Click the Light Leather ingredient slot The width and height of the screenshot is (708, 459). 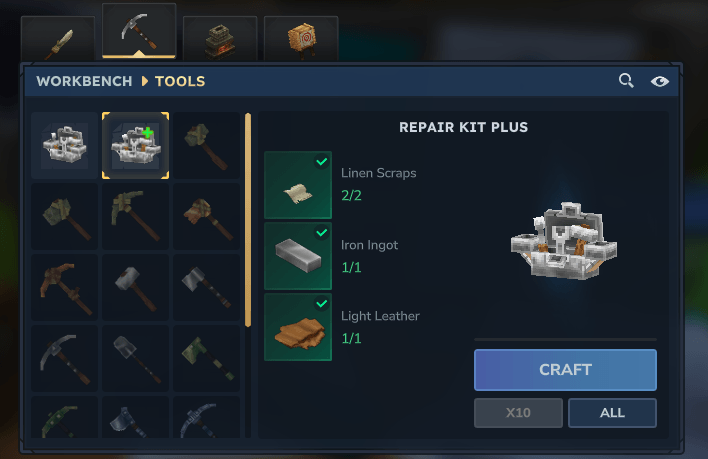pyautogui.click(x=298, y=327)
